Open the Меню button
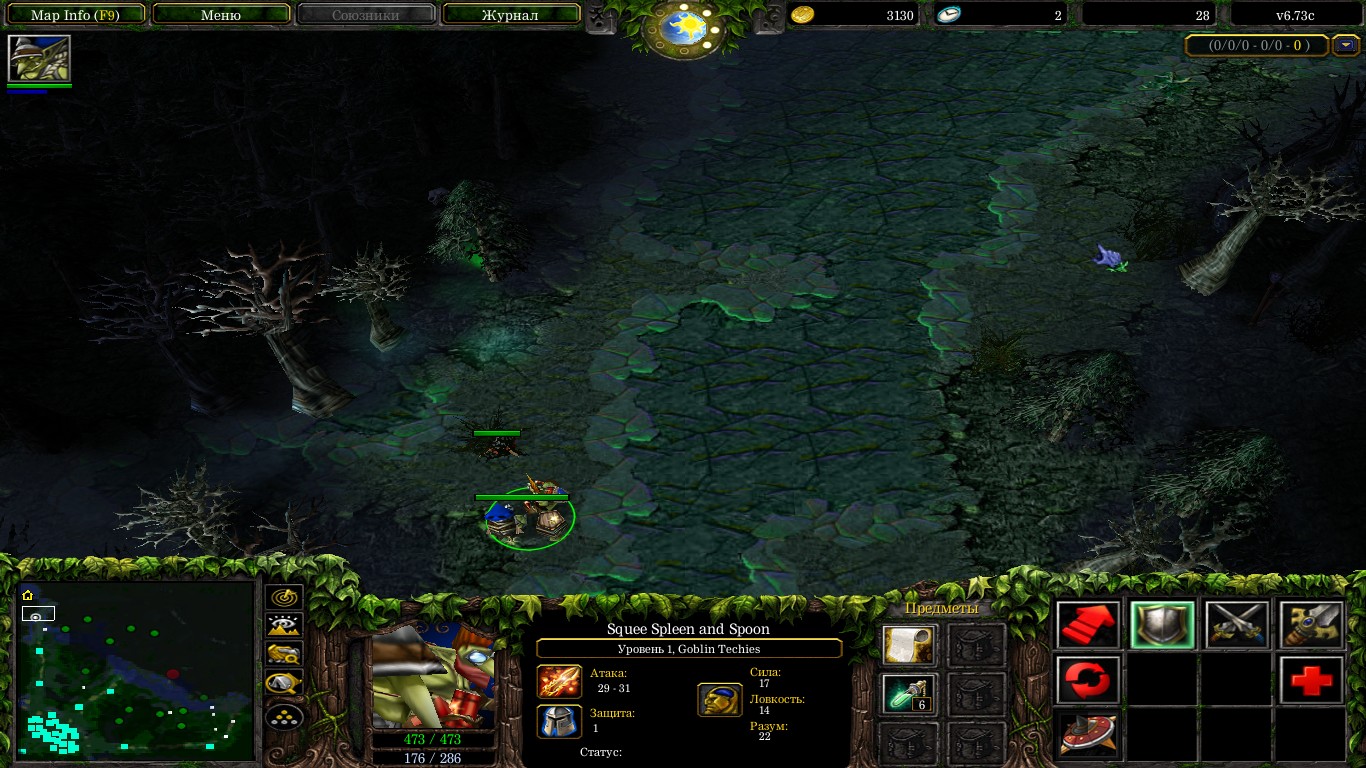The height and width of the screenshot is (768, 1366). pos(221,15)
